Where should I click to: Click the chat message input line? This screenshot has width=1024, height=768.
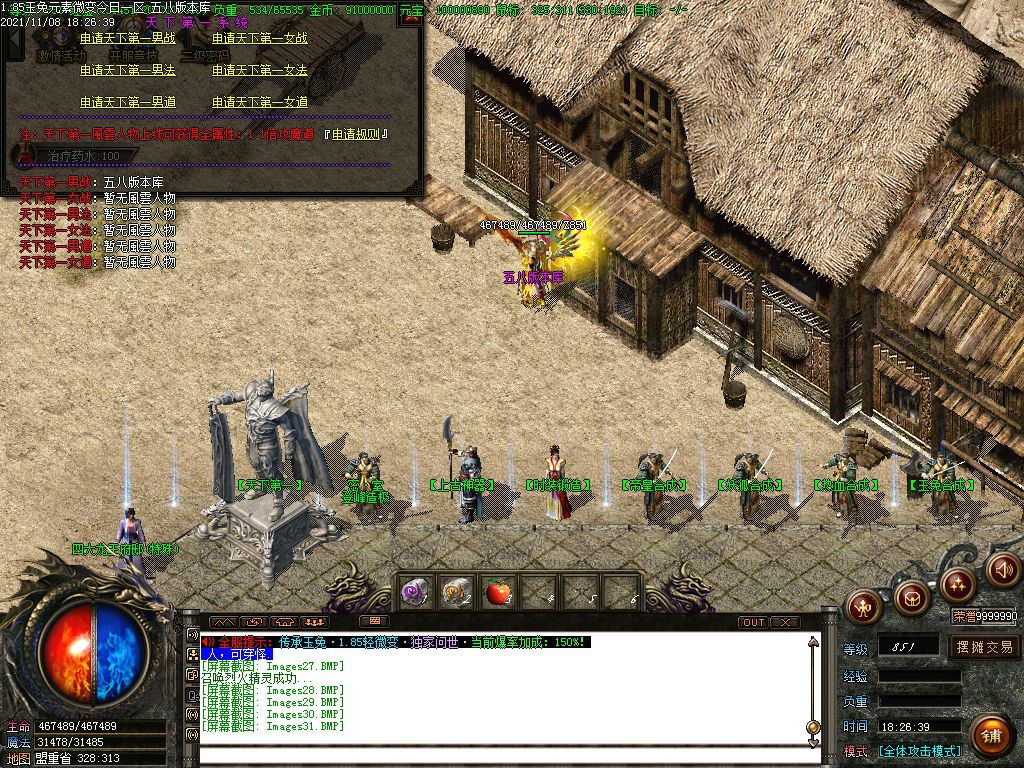tap(500, 757)
